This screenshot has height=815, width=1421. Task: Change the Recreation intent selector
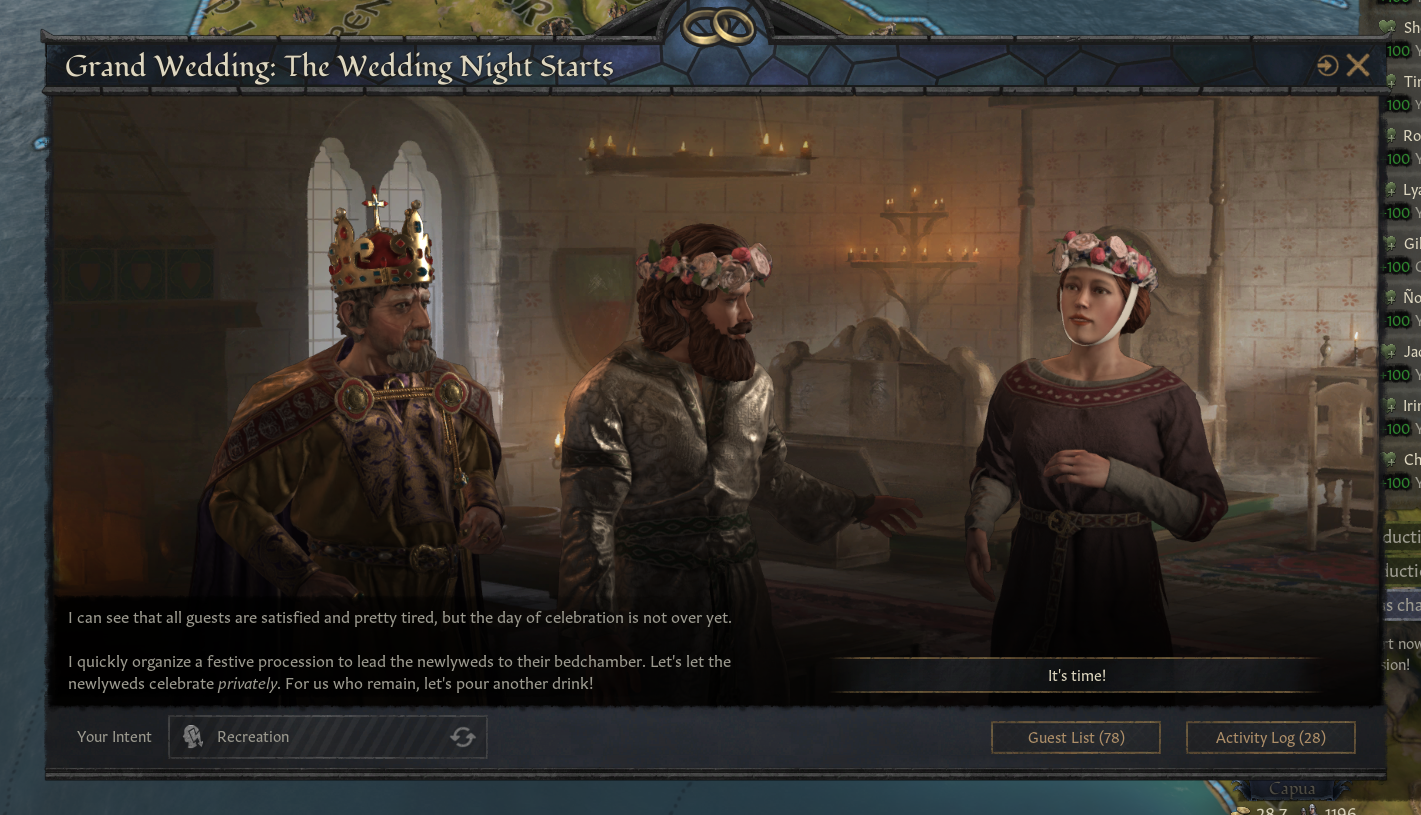click(x=310, y=737)
